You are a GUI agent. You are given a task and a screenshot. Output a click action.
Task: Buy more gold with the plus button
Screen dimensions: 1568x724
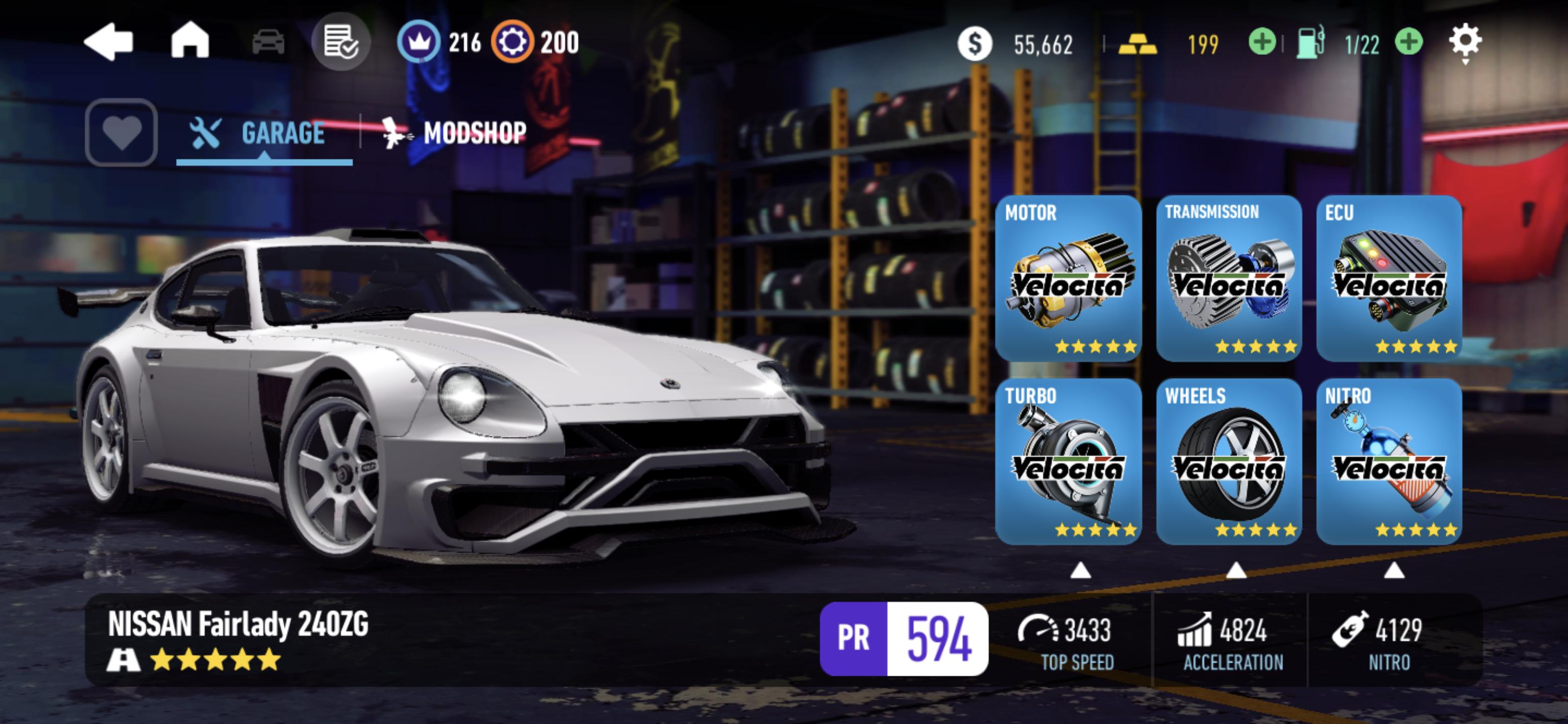[x=1263, y=42]
